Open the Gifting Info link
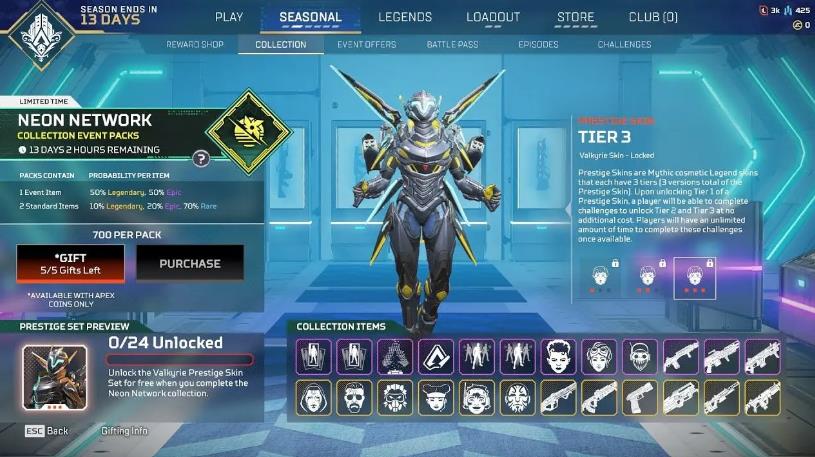 pos(124,431)
